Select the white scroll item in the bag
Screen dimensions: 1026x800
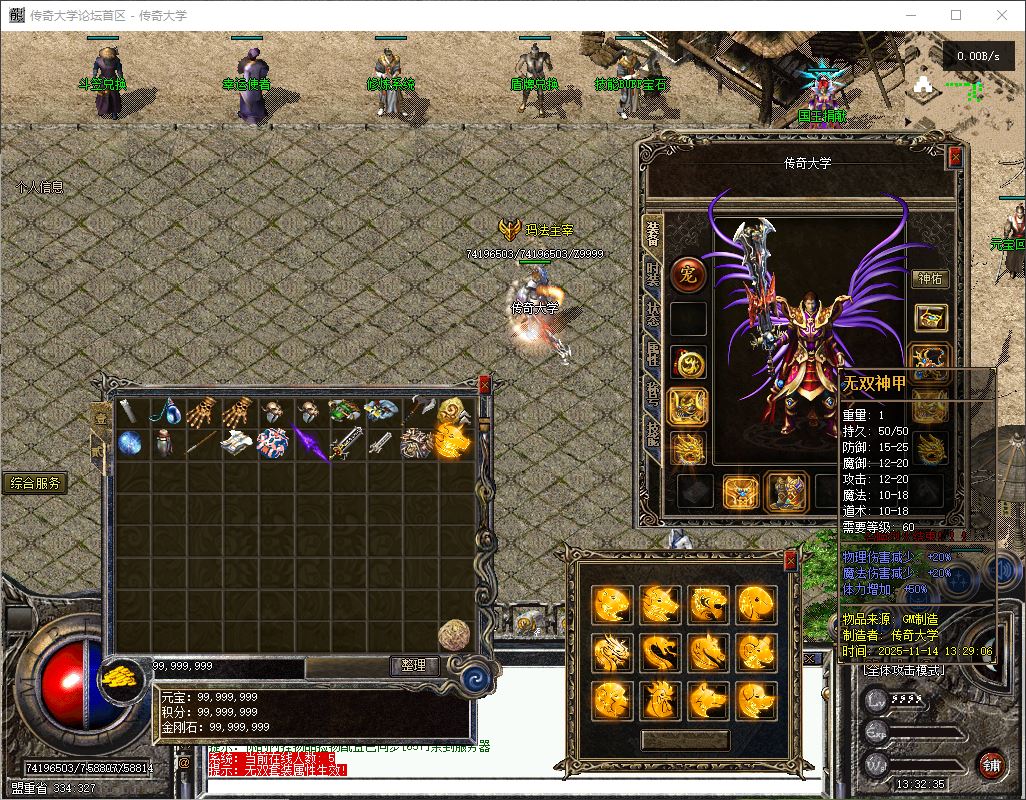tap(236, 443)
